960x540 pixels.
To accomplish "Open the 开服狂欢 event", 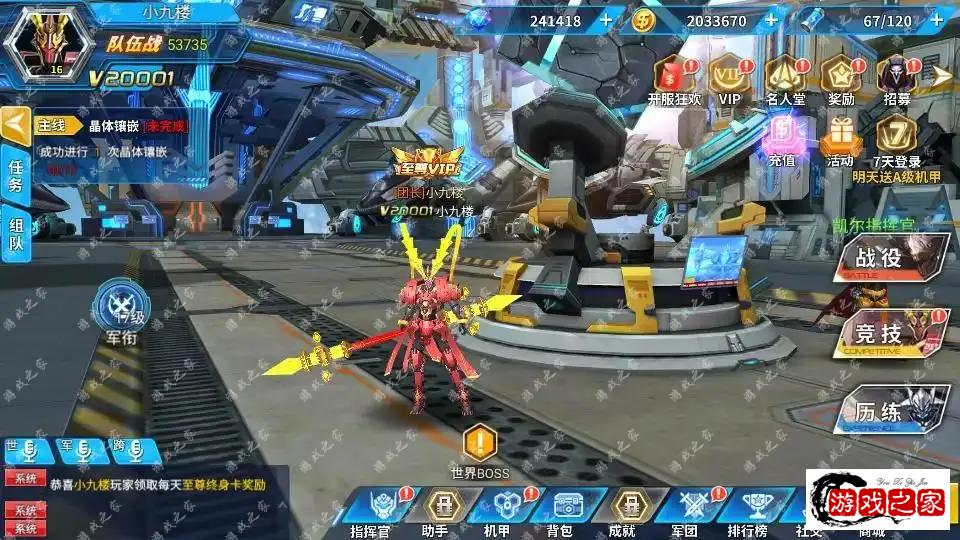I will (x=674, y=75).
